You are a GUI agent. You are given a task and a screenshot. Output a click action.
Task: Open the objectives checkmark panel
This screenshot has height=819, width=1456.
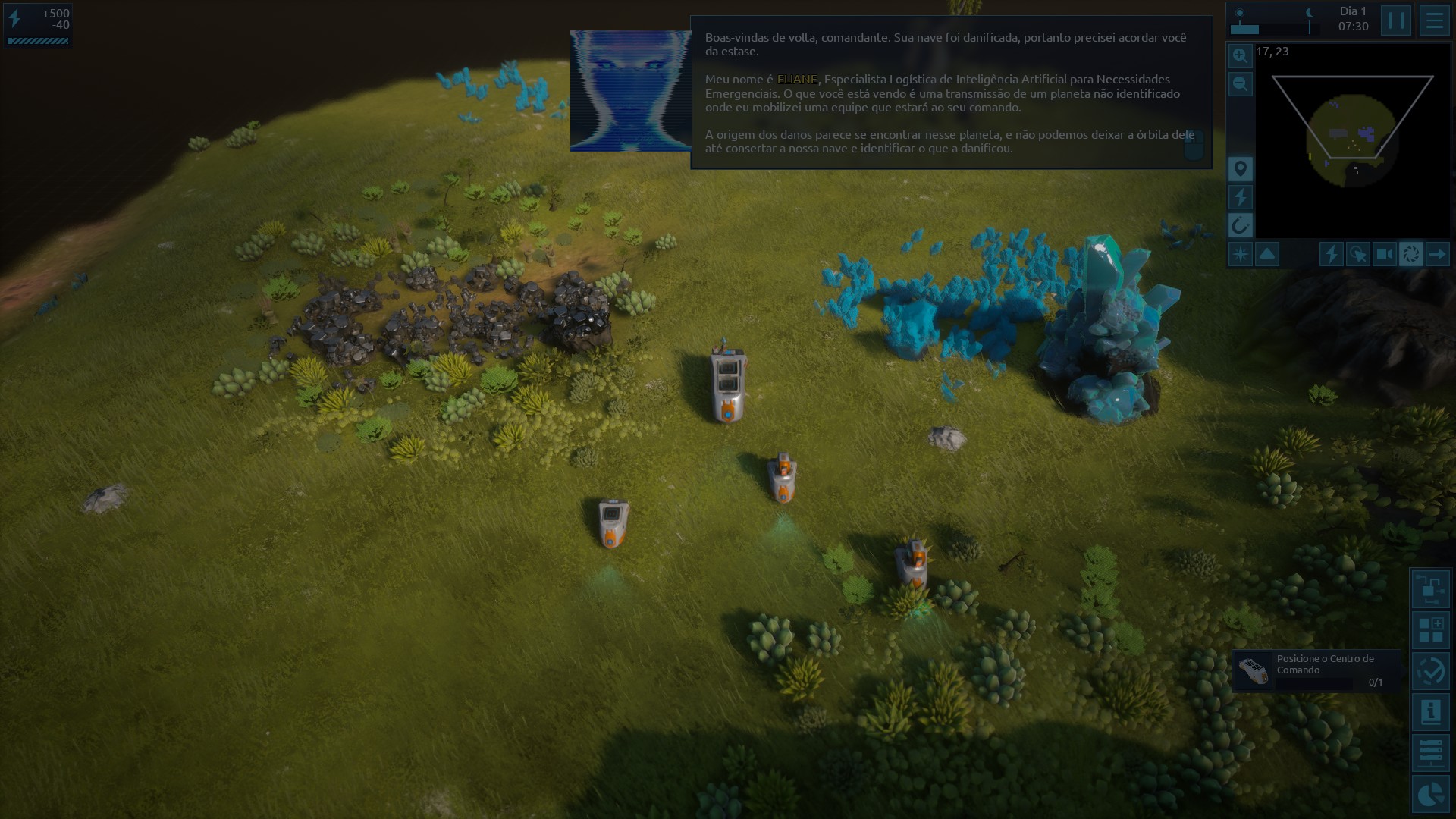pyautogui.click(x=1431, y=671)
